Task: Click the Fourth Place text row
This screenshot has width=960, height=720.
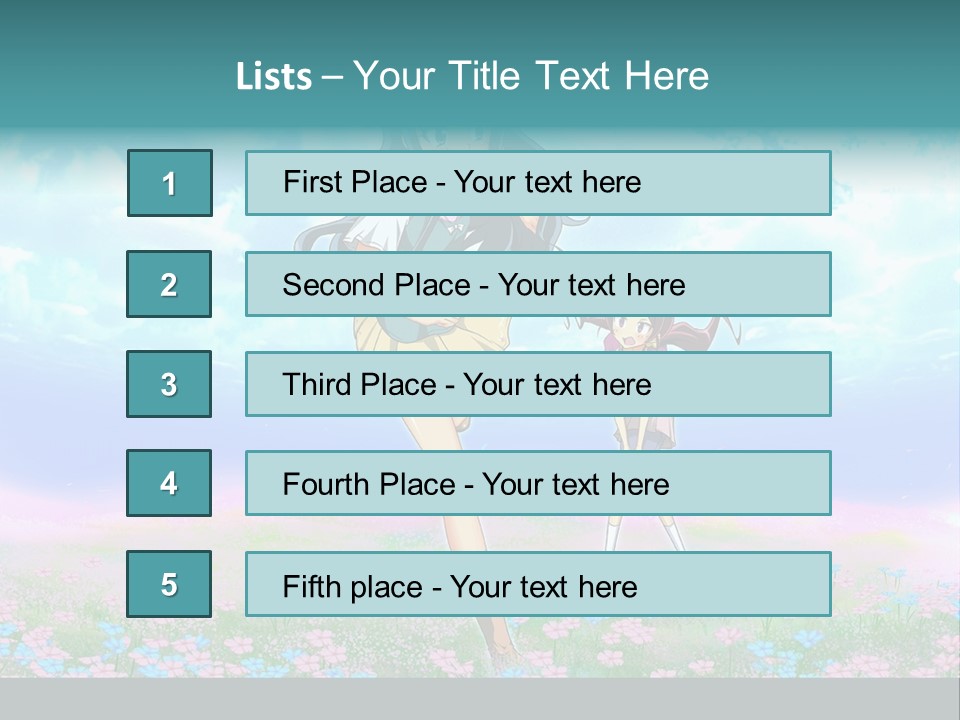Action: coord(538,484)
